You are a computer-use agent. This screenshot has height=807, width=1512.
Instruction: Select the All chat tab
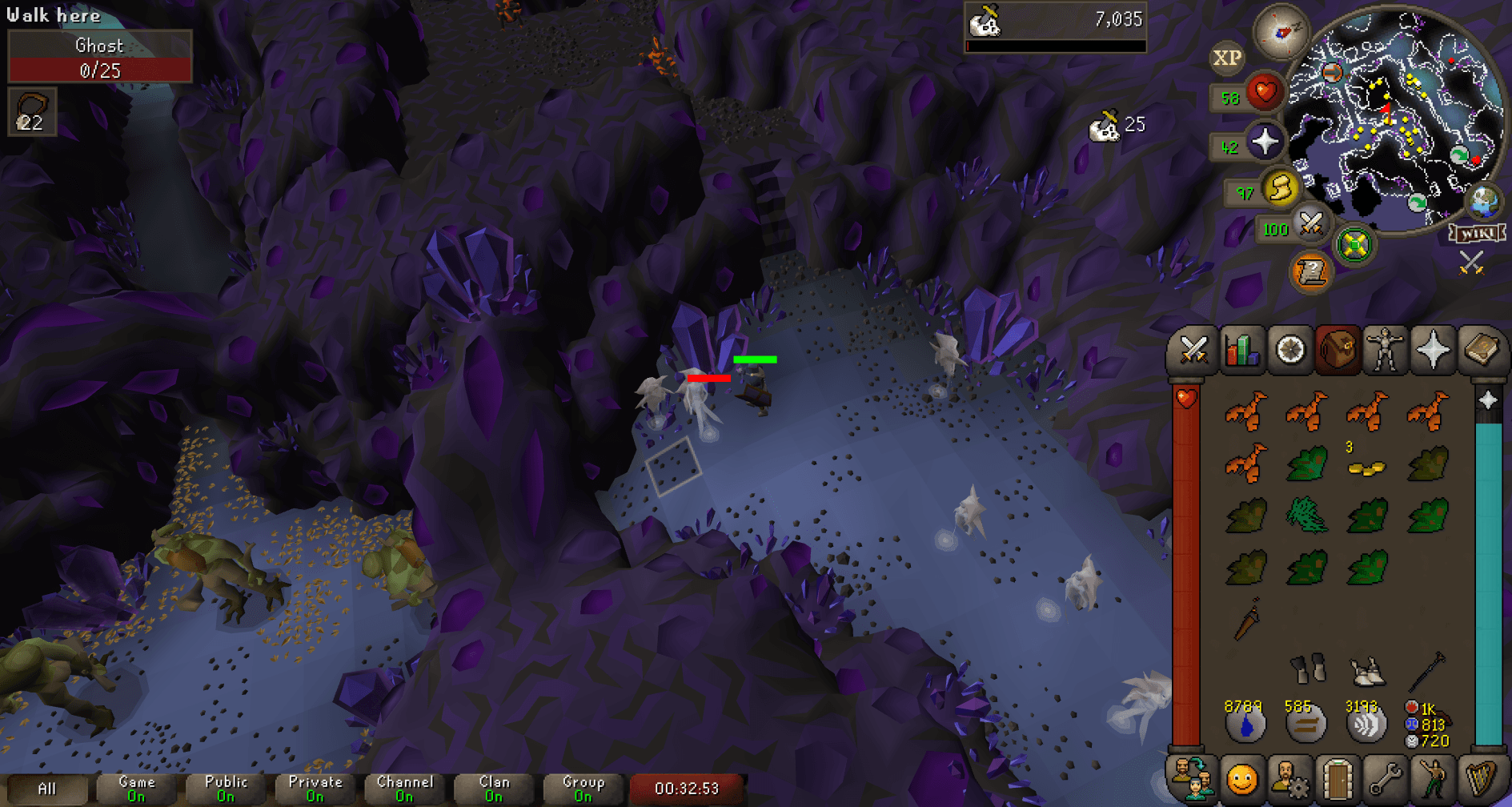(48, 787)
